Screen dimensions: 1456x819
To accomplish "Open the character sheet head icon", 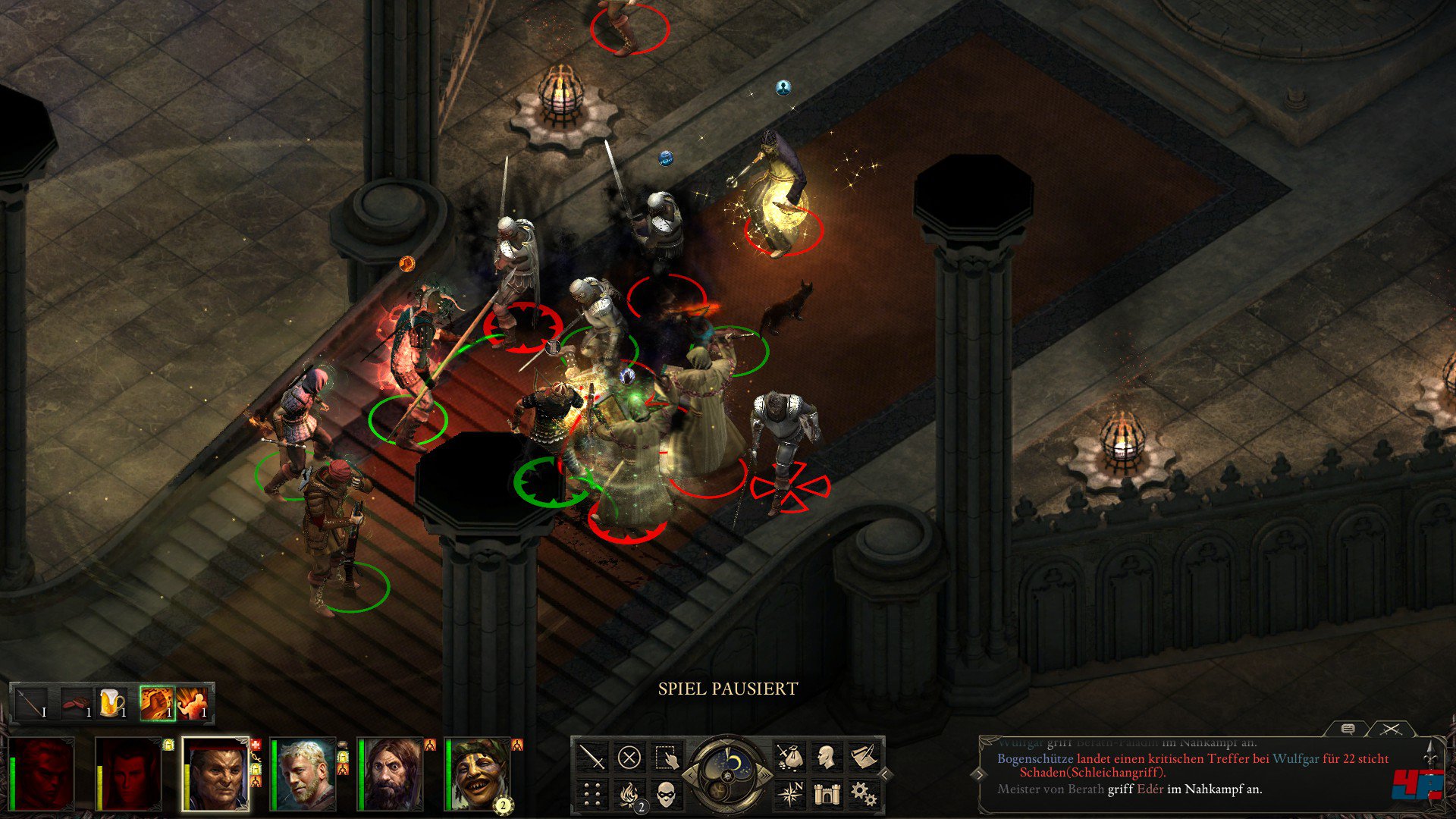I will point(826,757).
